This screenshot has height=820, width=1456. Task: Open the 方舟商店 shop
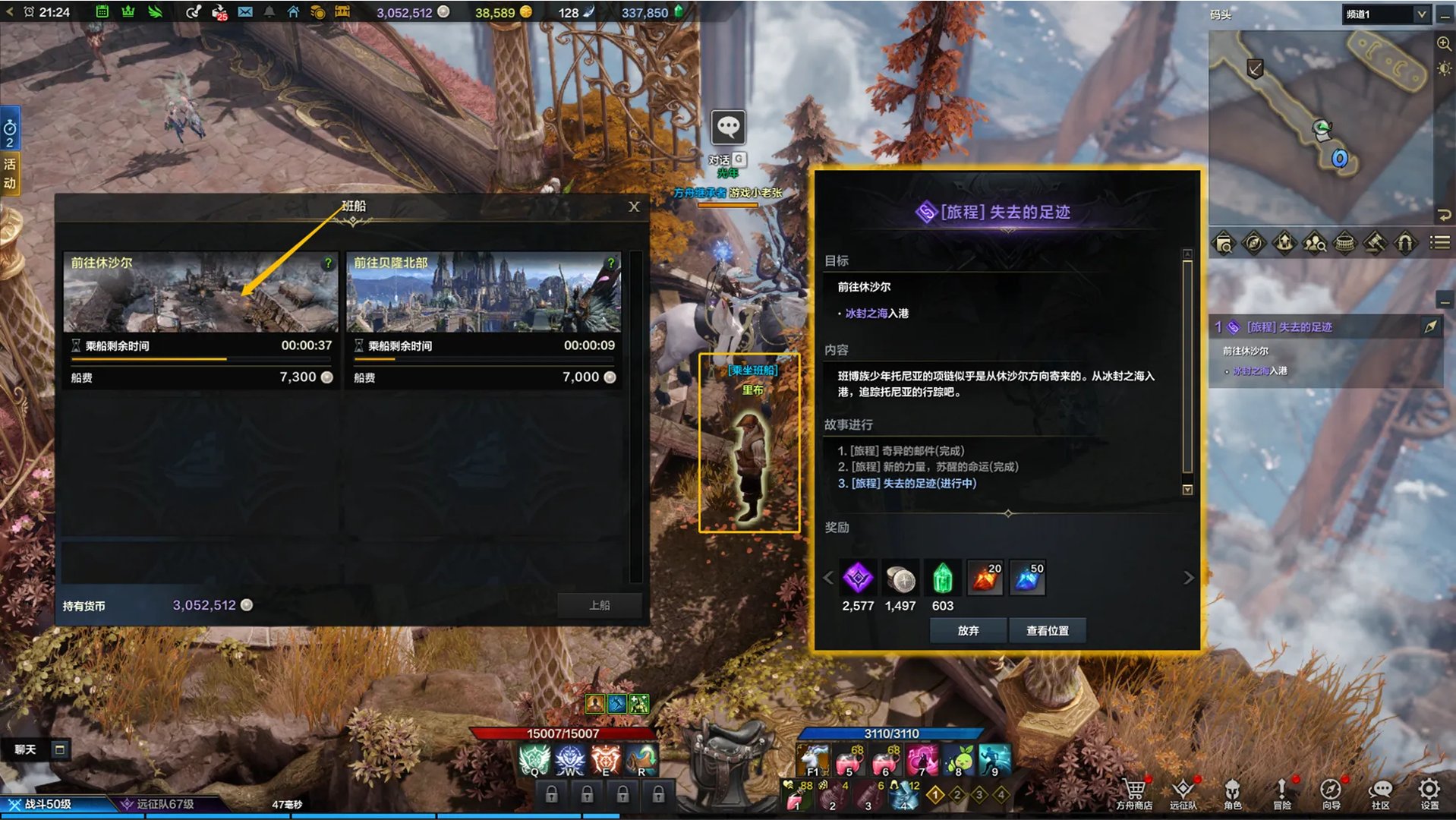tap(1134, 793)
